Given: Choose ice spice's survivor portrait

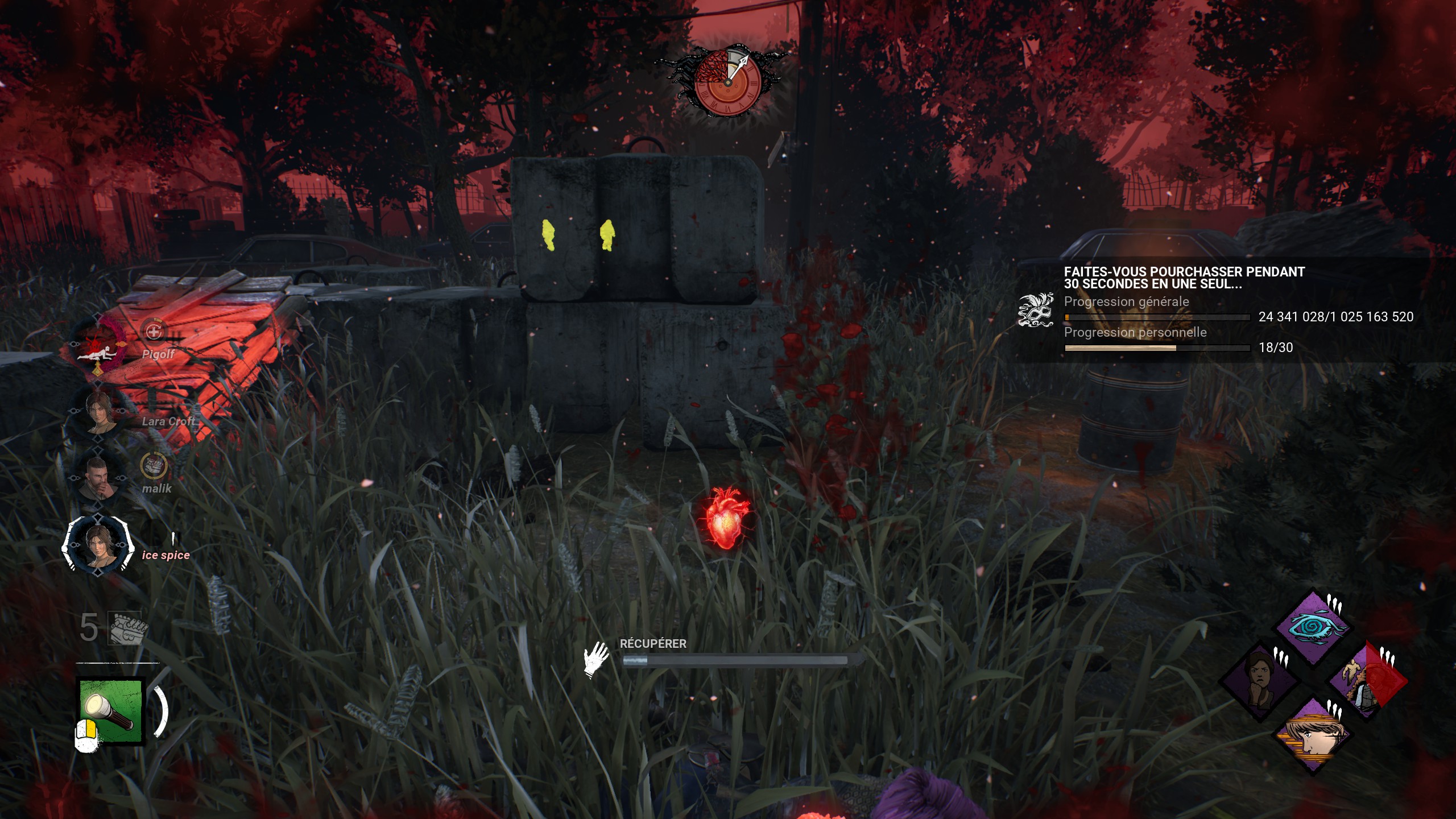Looking at the screenshot, I should (98, 544).
